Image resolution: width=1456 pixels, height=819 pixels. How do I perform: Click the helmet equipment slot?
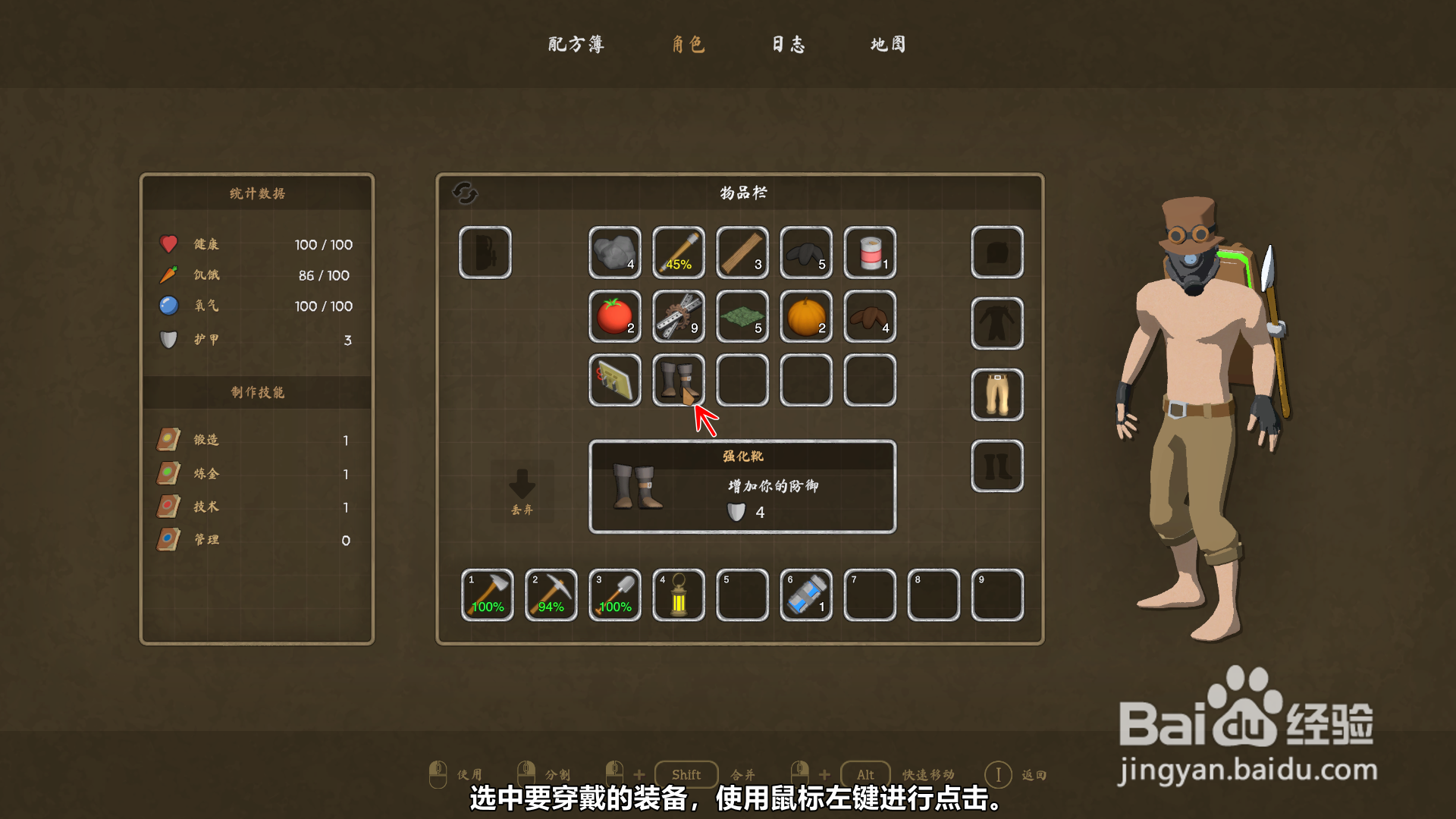click(996, 253)
